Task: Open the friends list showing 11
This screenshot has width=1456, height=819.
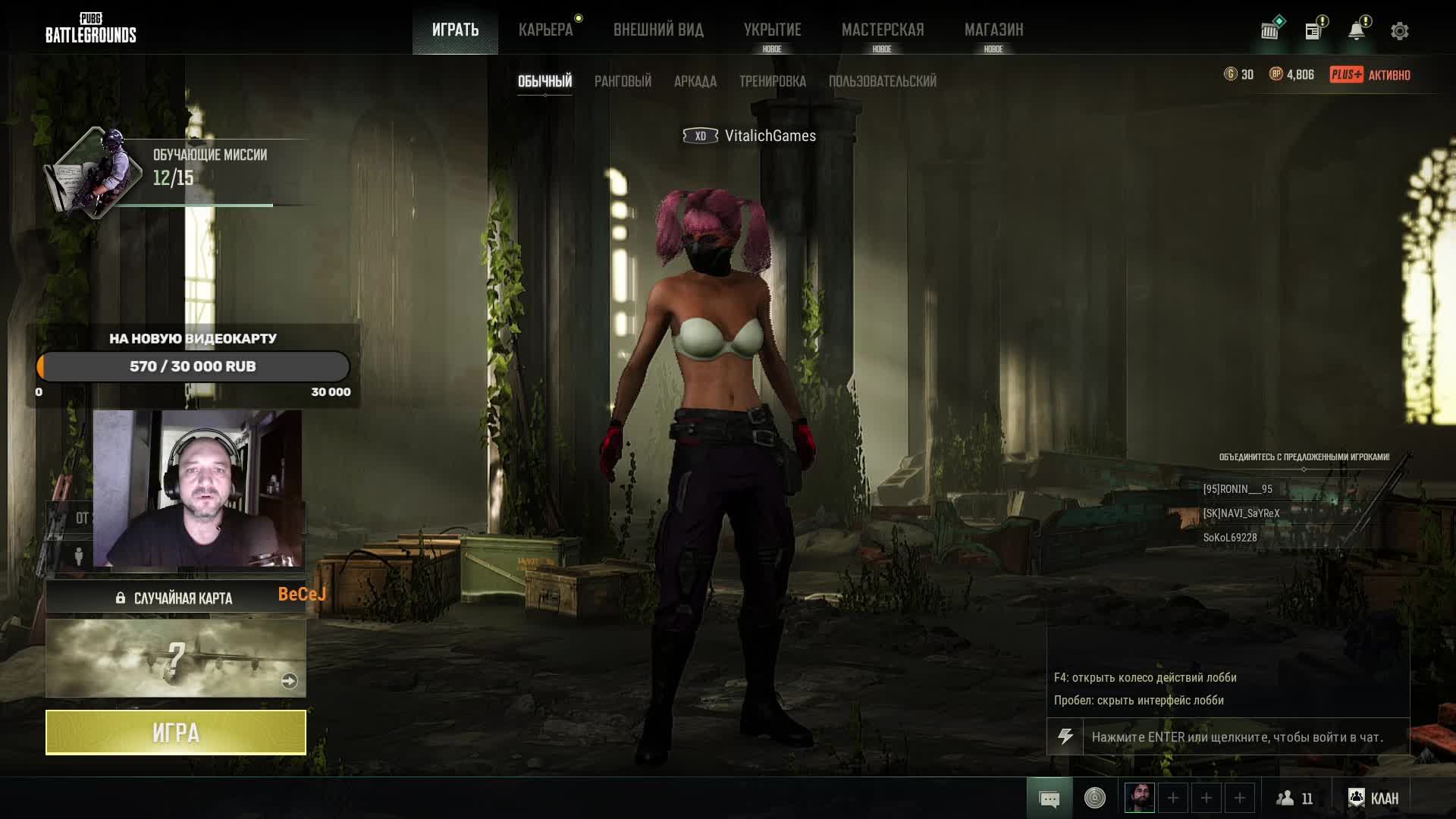Action: pos(1294,798)
